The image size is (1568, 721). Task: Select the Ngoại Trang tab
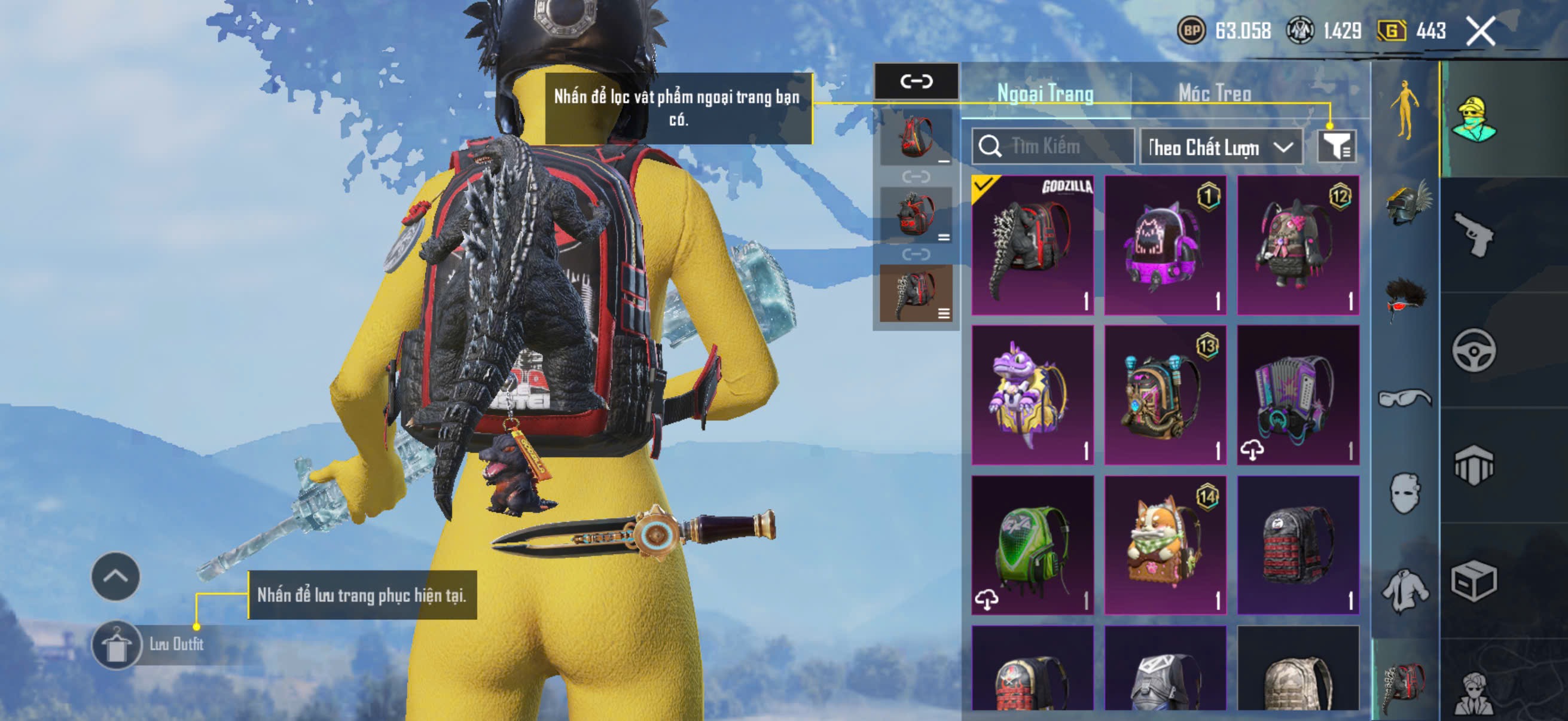pos(1045,93)
